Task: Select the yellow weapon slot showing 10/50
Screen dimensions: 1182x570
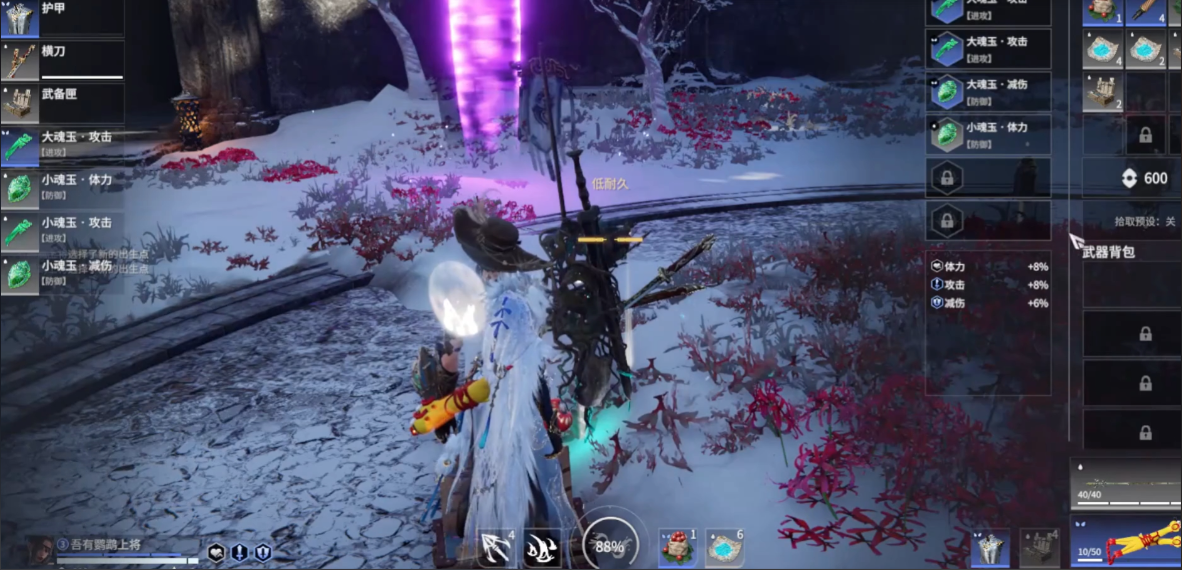Action: click(1126, 540)
